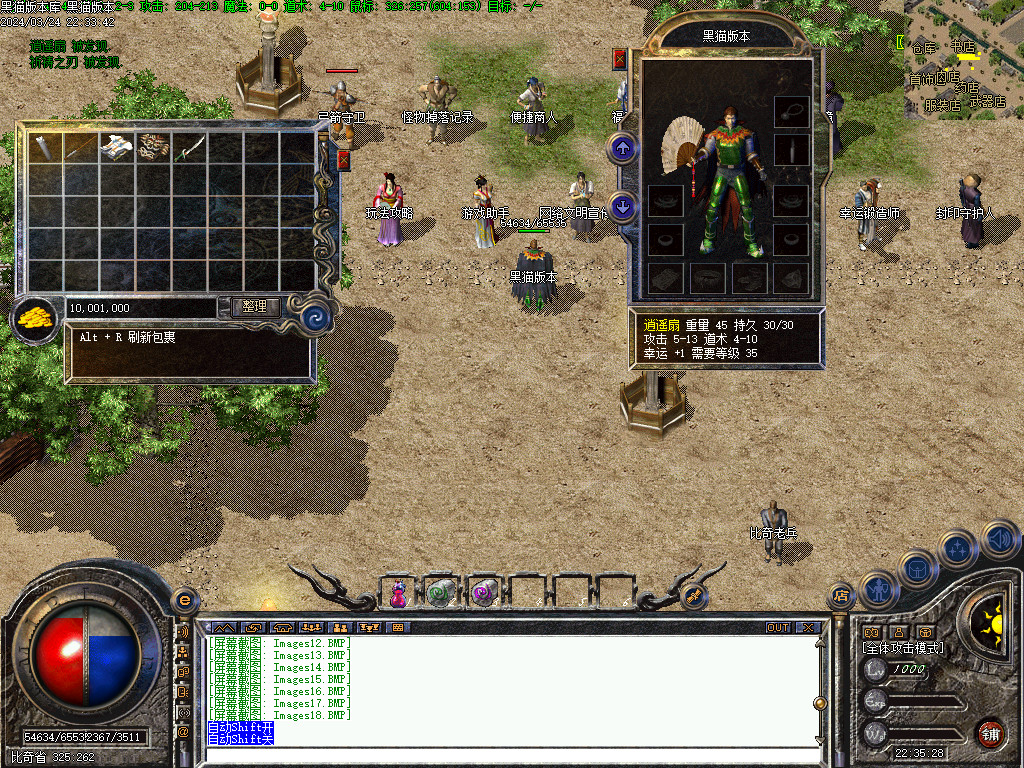Image resolution: width=1024 pixels, height=768 pixels.
Task: Use the green-swirl scroll in the hotbar
Action: click(441, 594)
